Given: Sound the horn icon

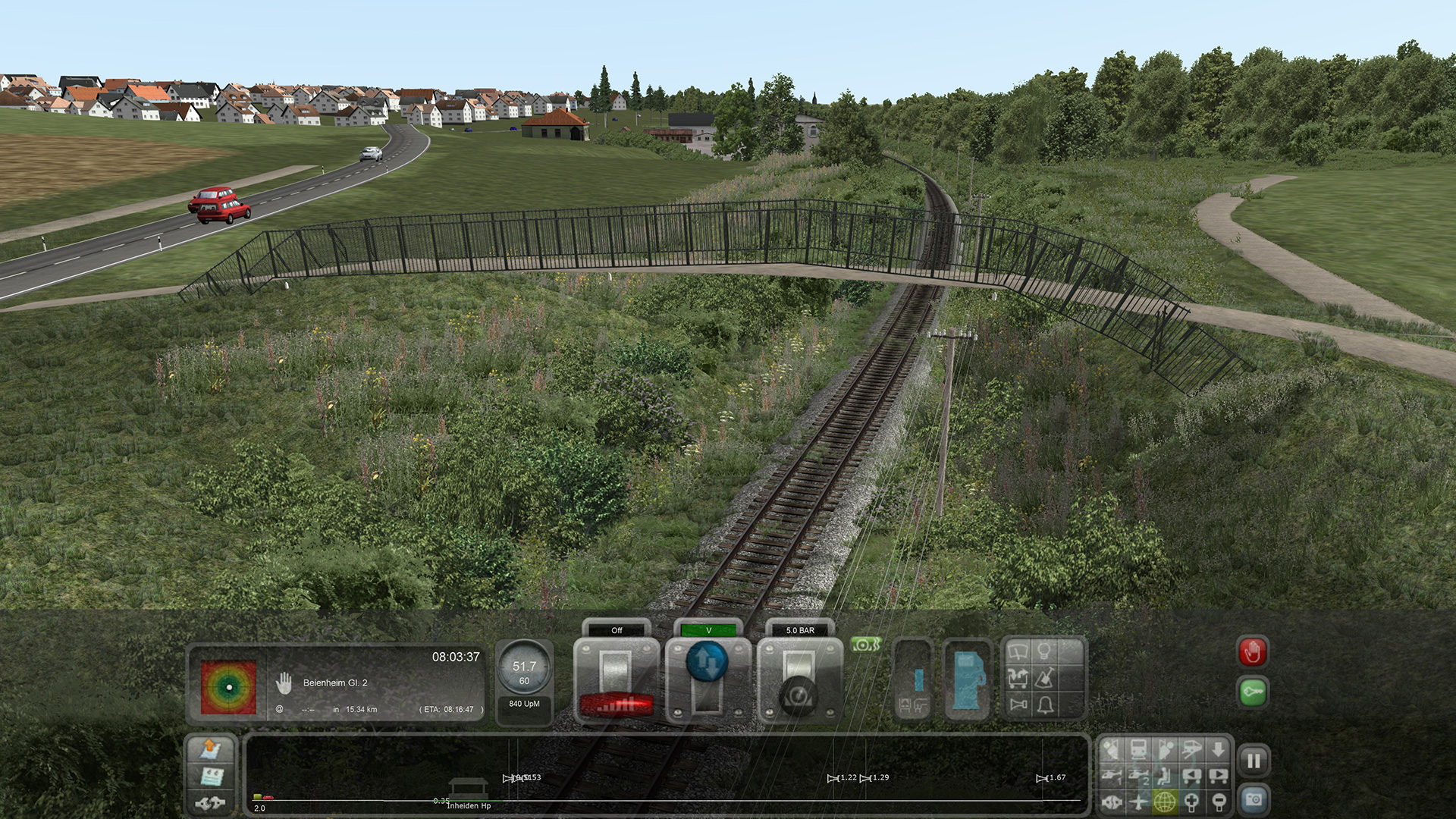Looking at the screenshot, I should 1018,705.
